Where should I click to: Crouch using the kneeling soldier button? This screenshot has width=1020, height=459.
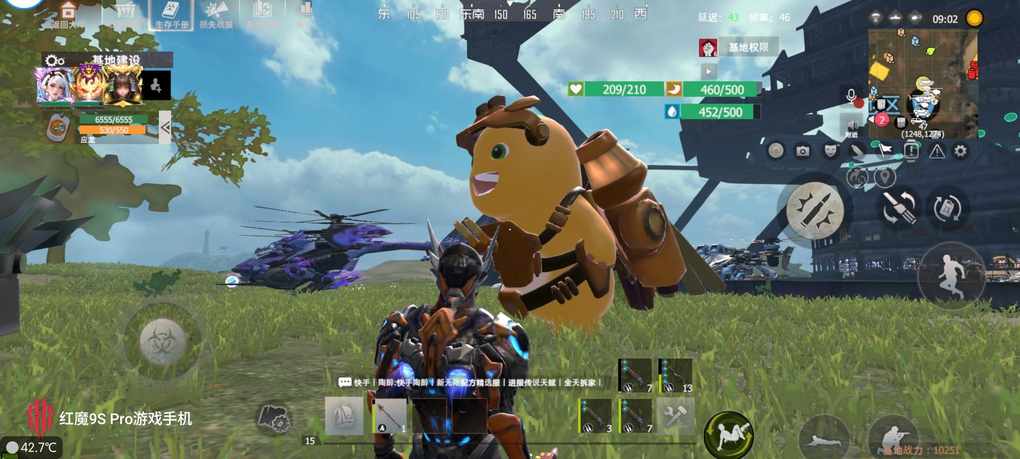coord(891,438)
